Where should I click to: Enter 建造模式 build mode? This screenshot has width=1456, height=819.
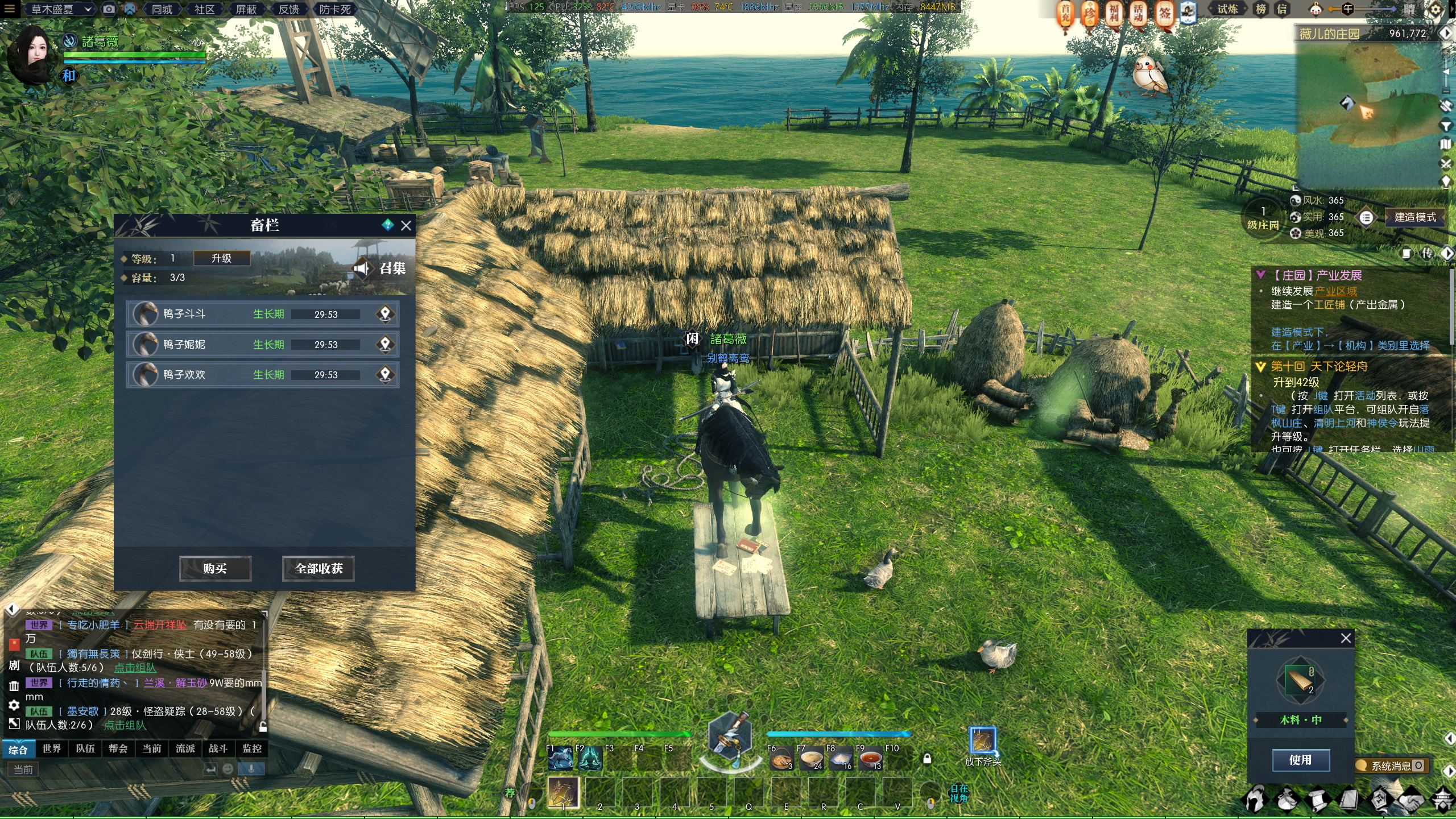(x=1414, y=217)
